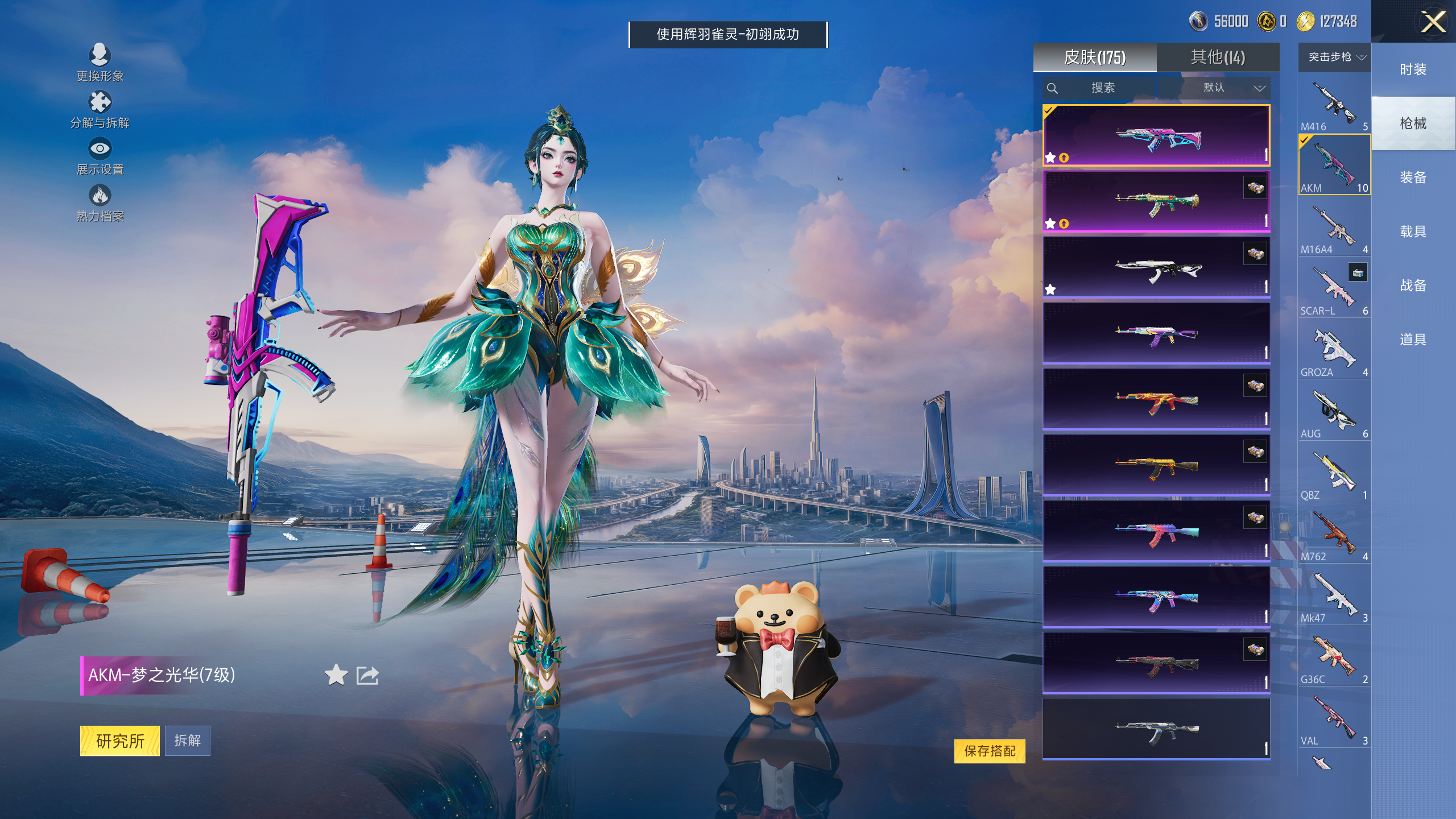Viewport: 1456px width, 819px height.
Task: Open the 载具 category tab
Action: tap(1413, 231)
